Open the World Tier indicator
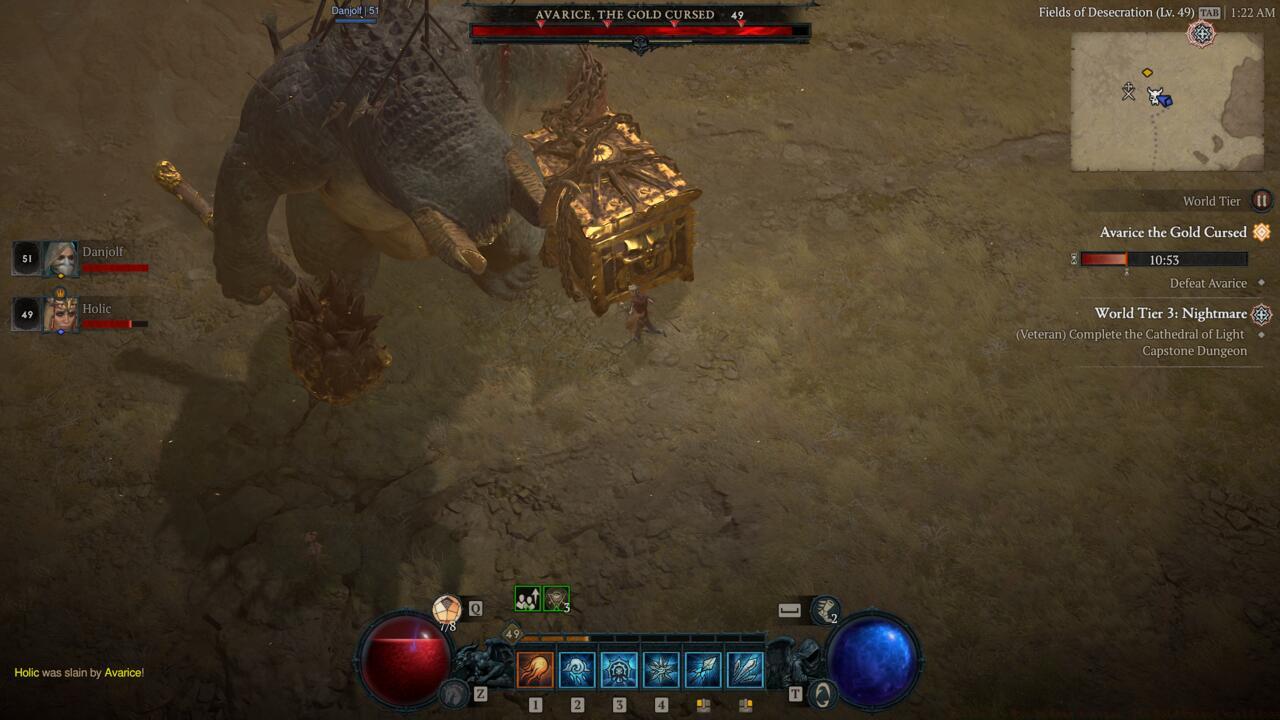The height and width of the screenshot is (720, 1280). click(1261, 201)
